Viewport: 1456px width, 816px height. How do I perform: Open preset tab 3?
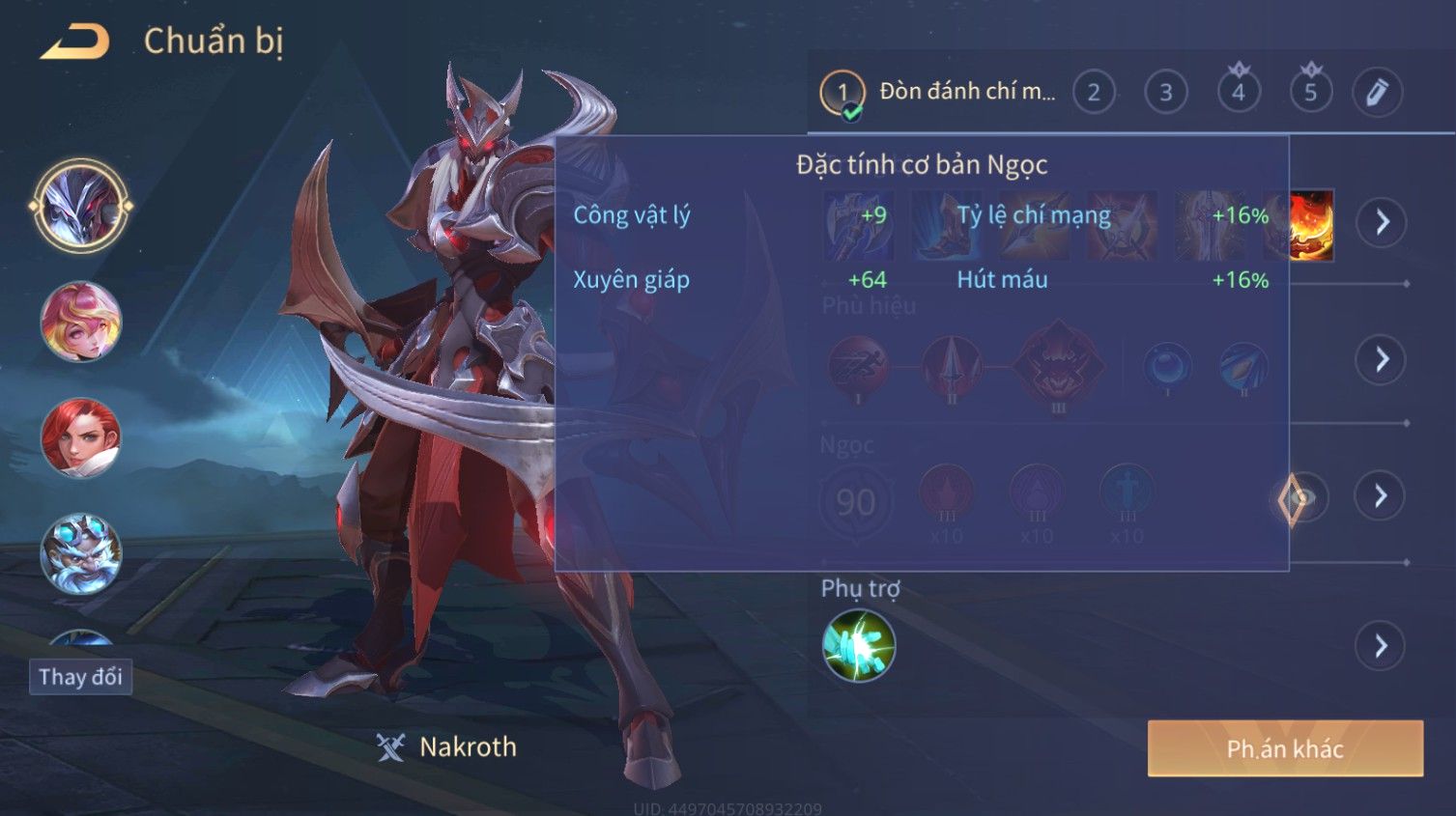coord(1166,93)
